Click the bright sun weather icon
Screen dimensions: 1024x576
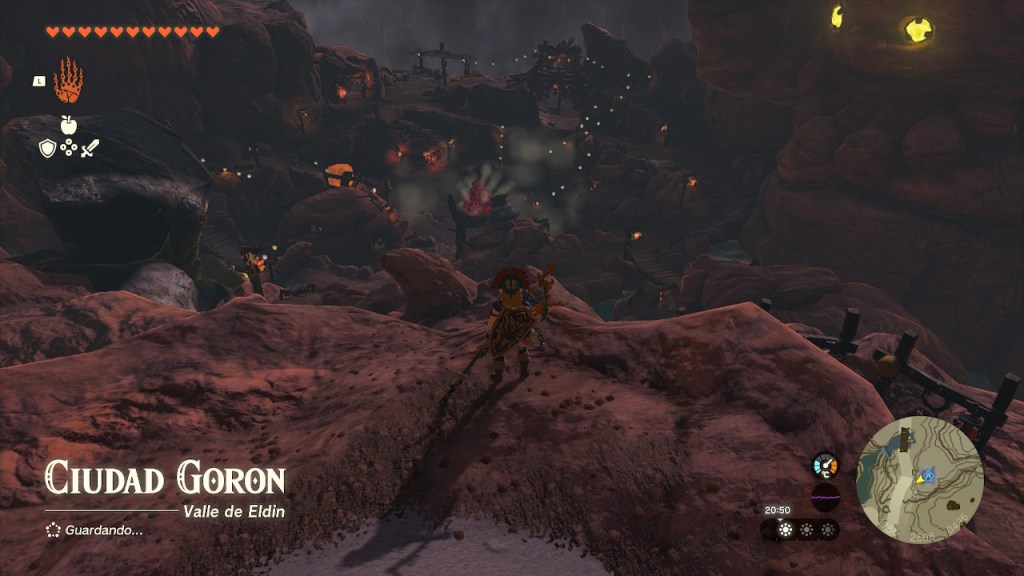(785, 530)
